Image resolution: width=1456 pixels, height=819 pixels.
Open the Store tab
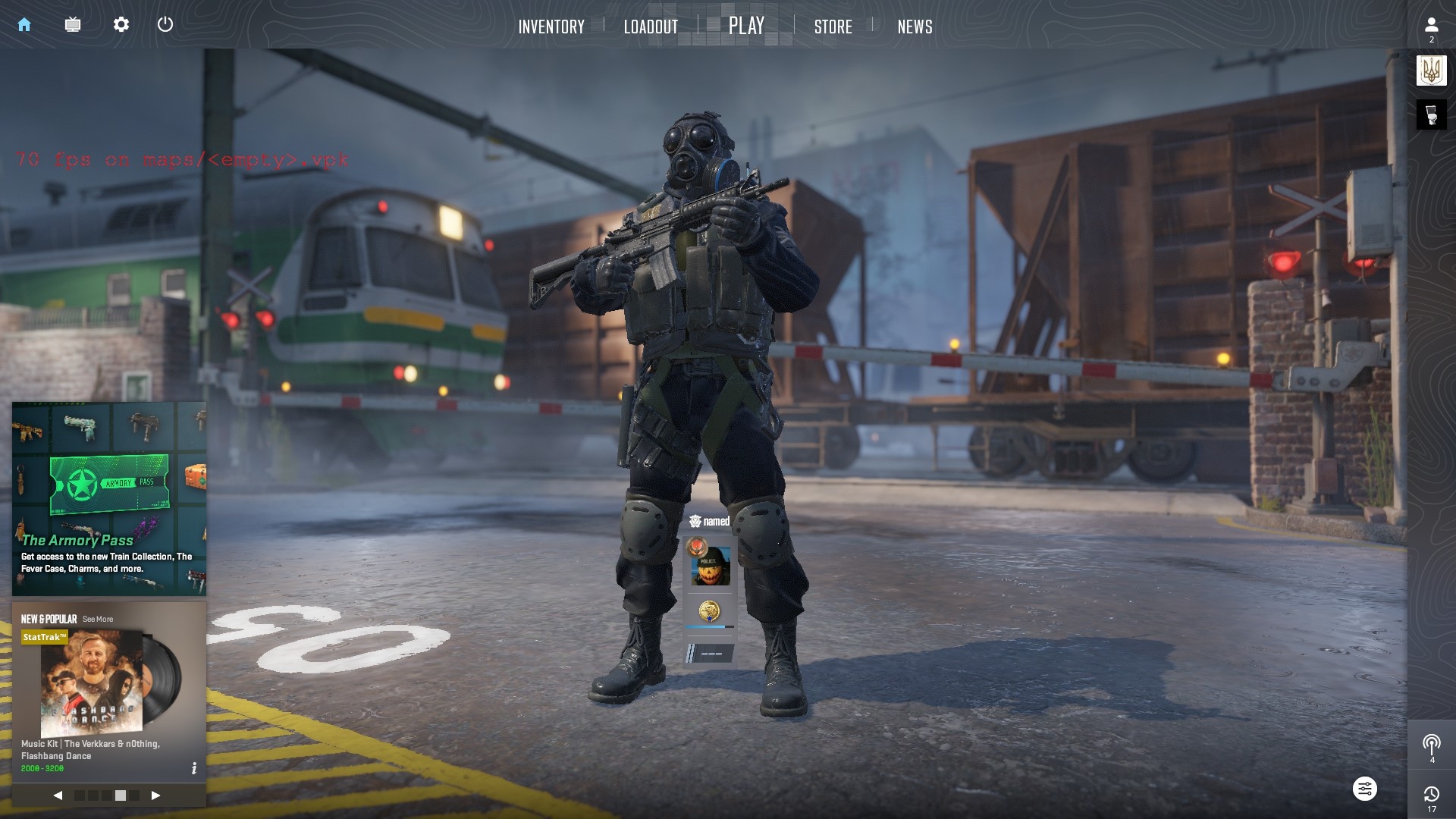tap(833, 27)
